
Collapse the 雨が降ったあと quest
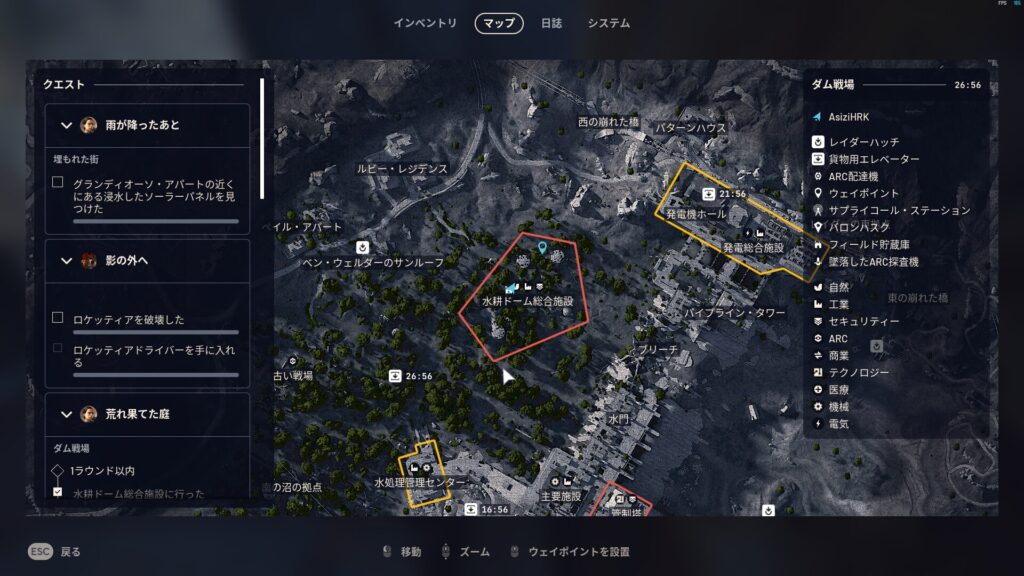[67, 125]
